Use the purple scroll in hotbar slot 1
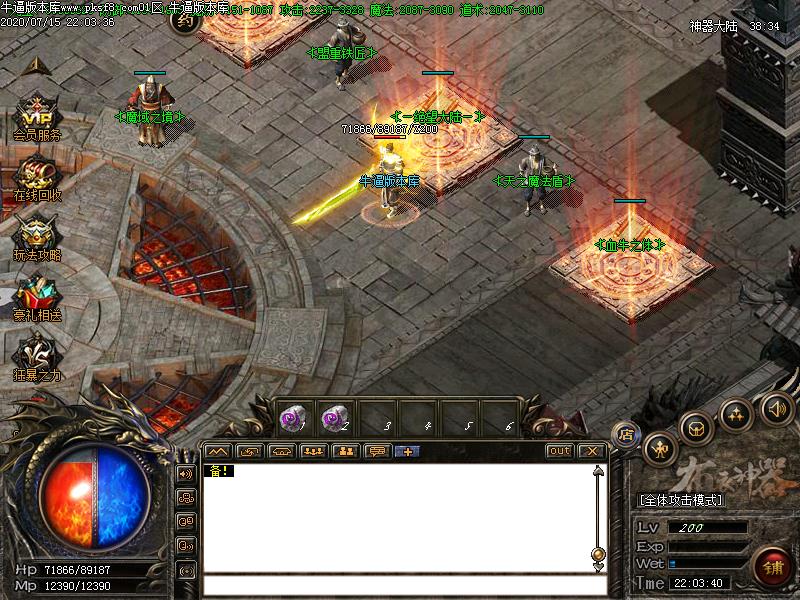 pos(293,418)
